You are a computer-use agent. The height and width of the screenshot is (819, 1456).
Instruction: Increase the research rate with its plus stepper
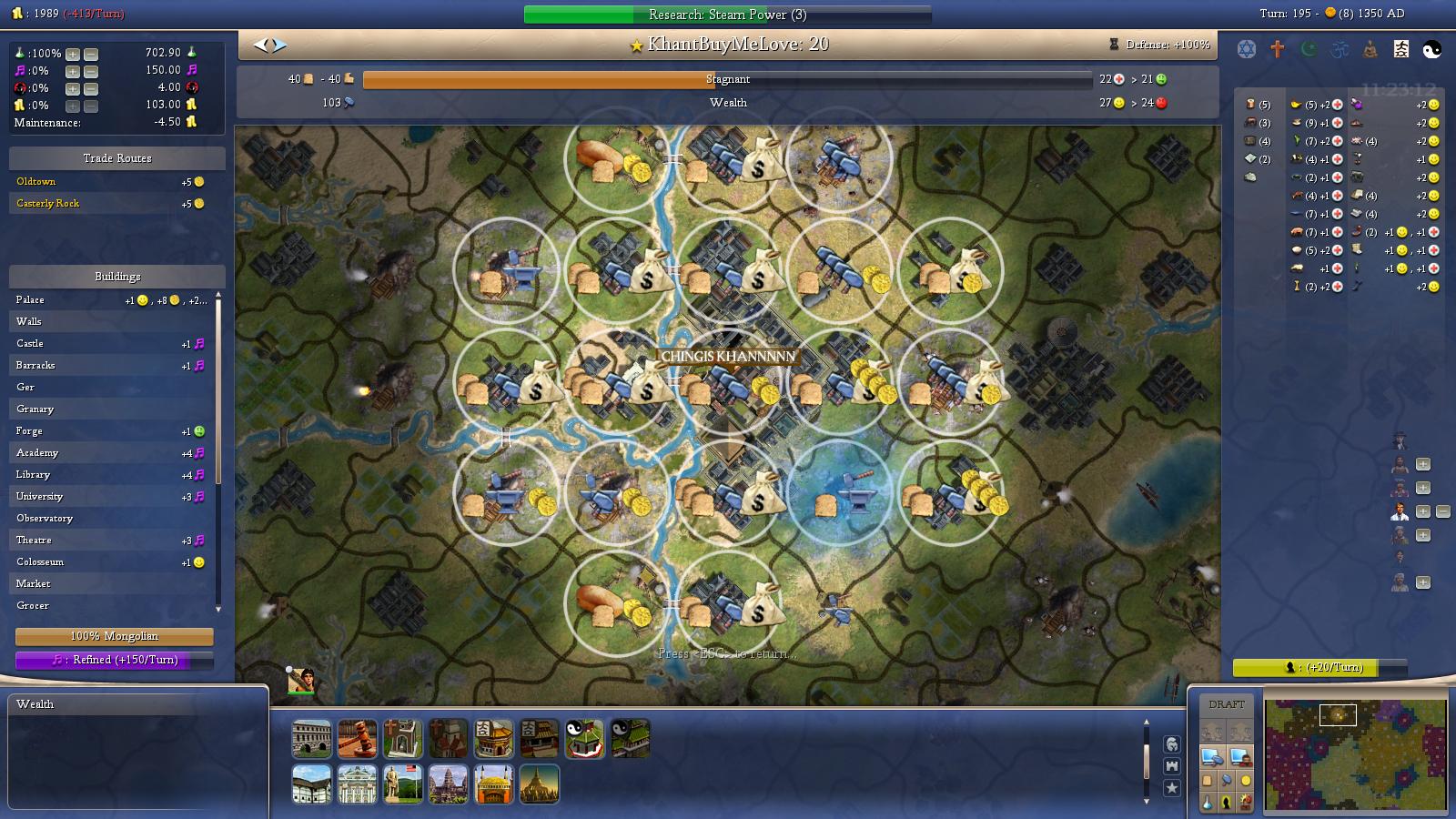[71, 54]
